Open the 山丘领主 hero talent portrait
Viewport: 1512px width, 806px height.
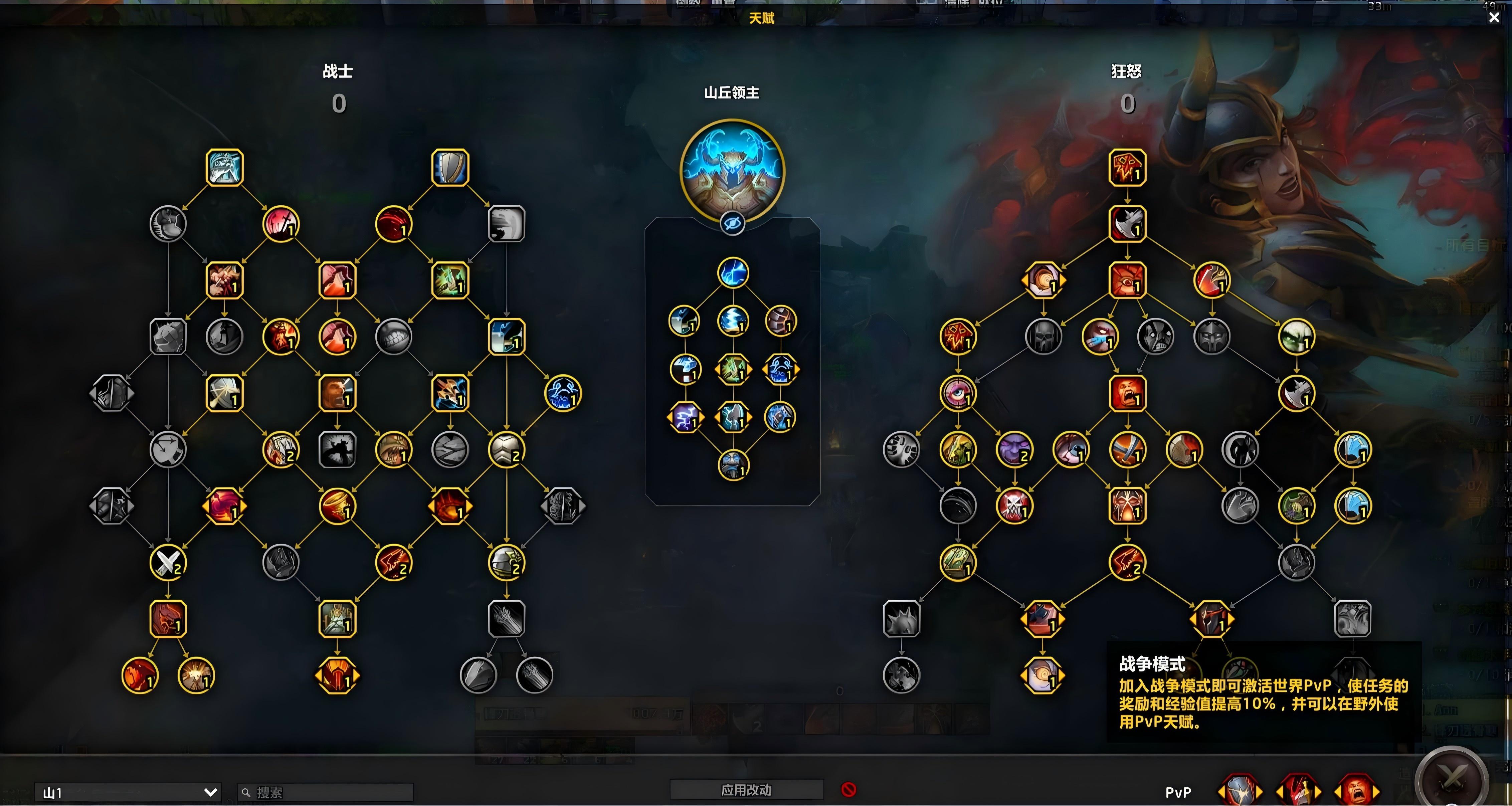tap(732, 170)
